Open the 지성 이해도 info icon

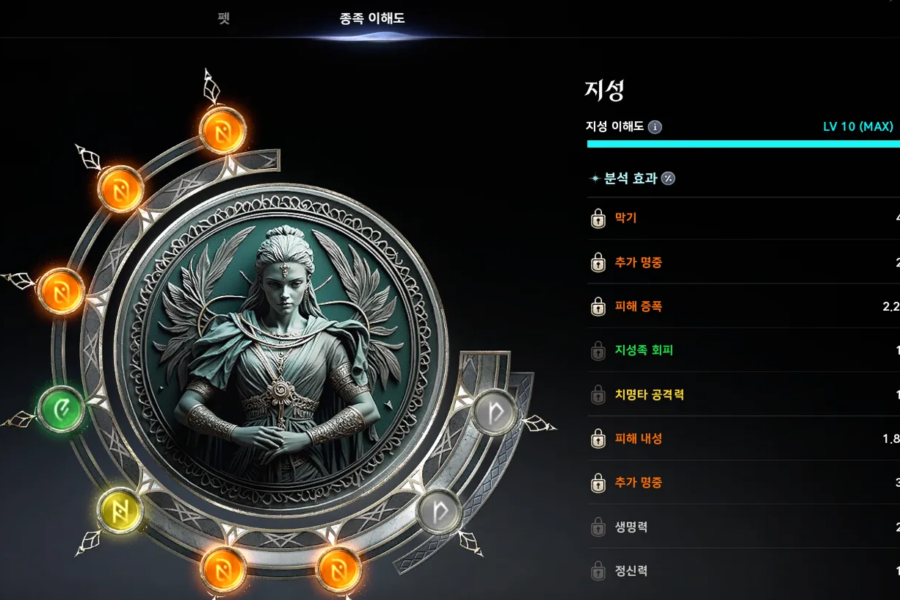click(x=655, y=127)
